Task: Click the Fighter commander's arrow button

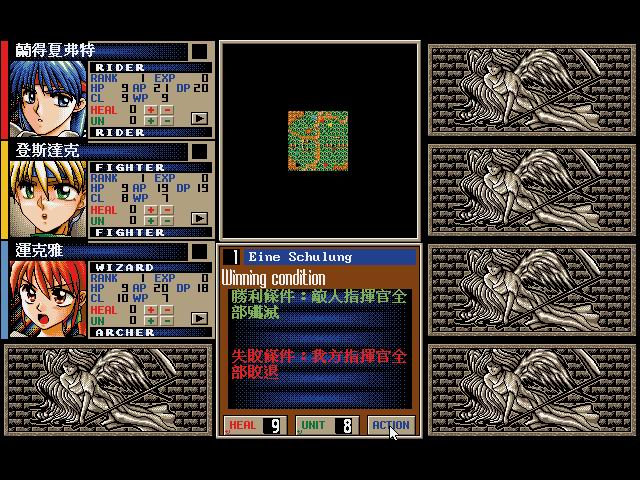Action: [x=200, y=218]
